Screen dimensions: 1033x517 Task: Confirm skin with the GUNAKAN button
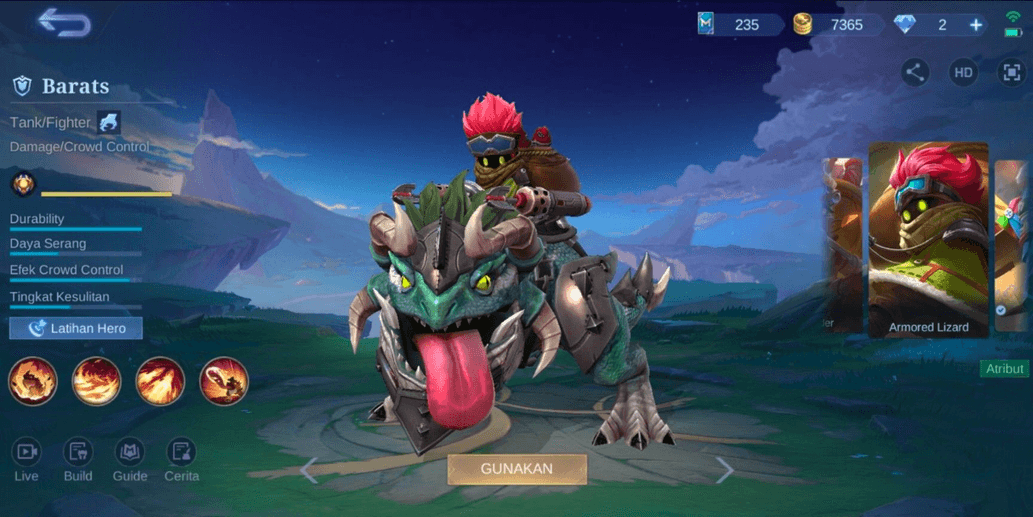coord(516,468)
